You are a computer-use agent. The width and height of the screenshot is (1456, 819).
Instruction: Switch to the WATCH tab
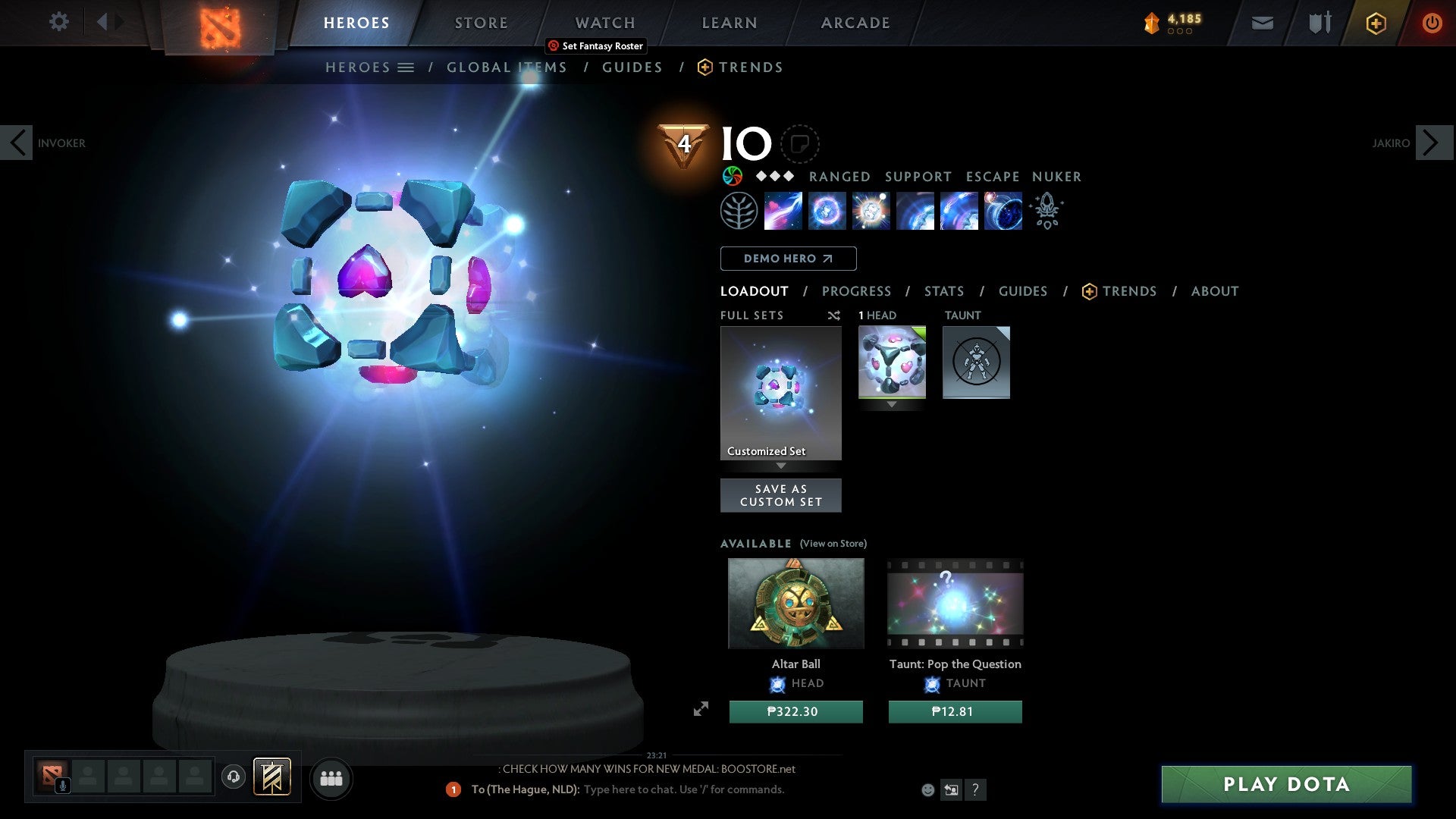604,22
